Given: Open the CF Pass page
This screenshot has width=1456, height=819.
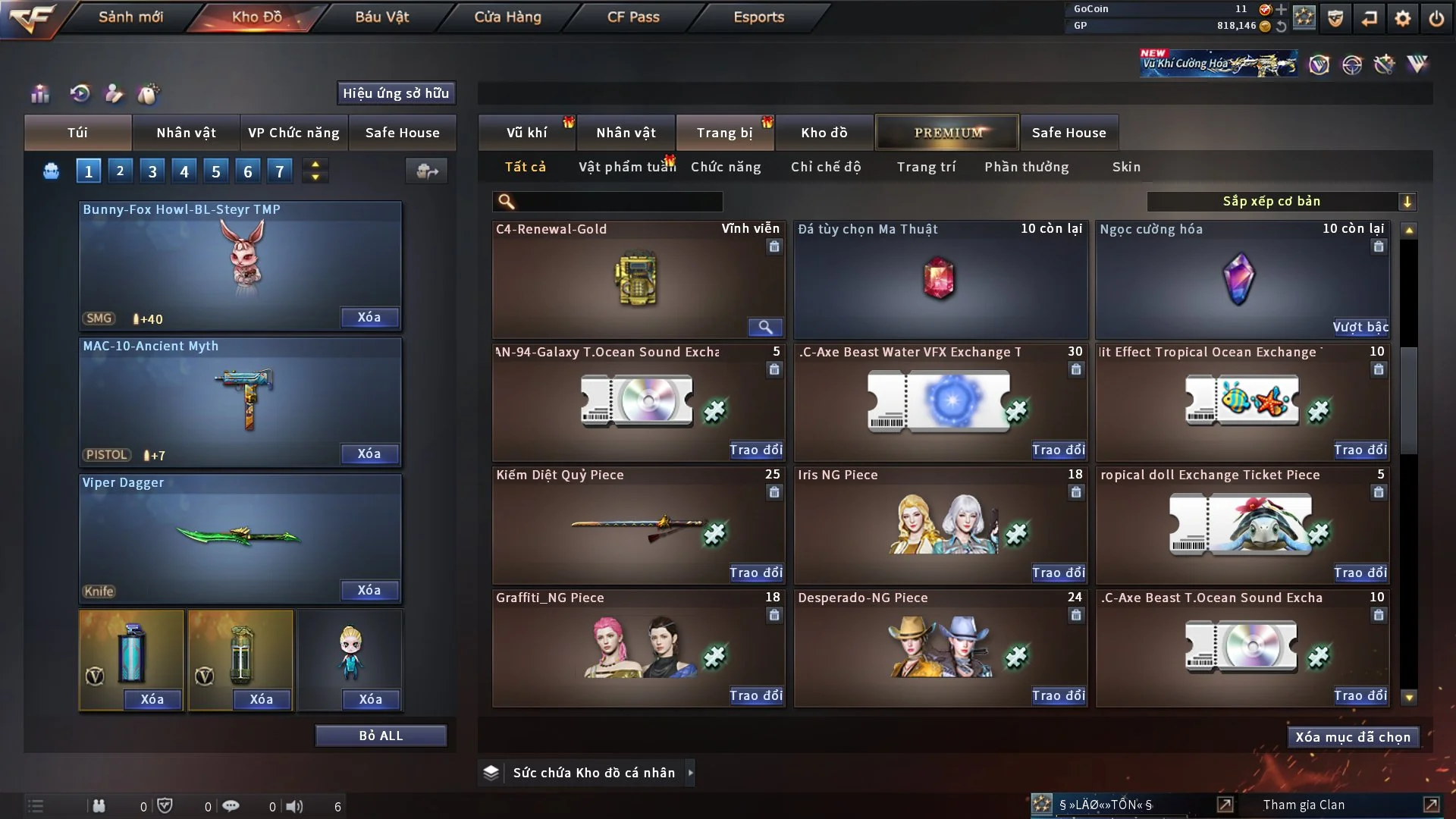Looking at the screenshot, I should pos(633,17).
